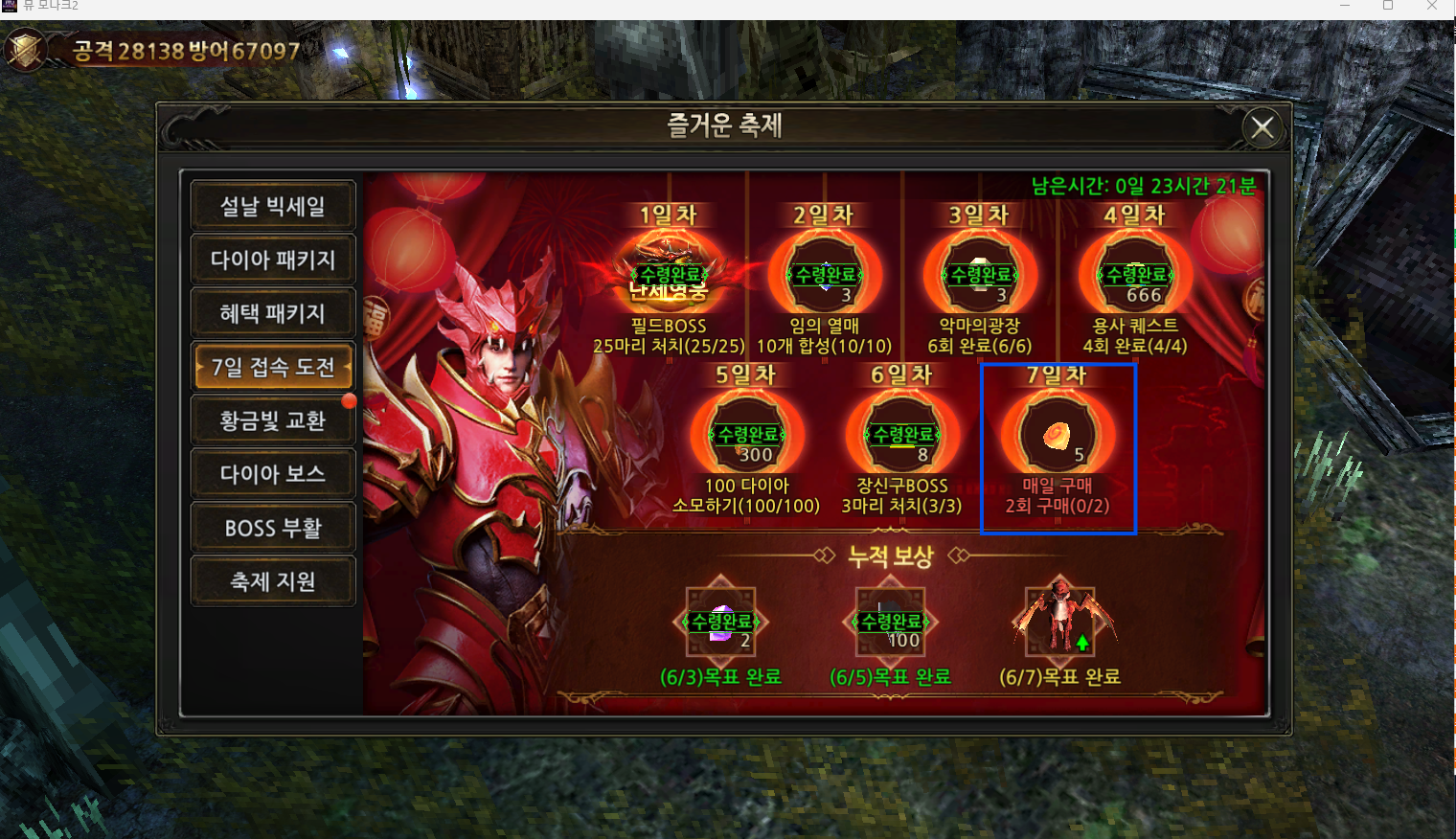Select the 7일차 매일 구매 reward
Image resolution: width=1456 pixels, height=839 pixels.
(x=1058, y=435)
